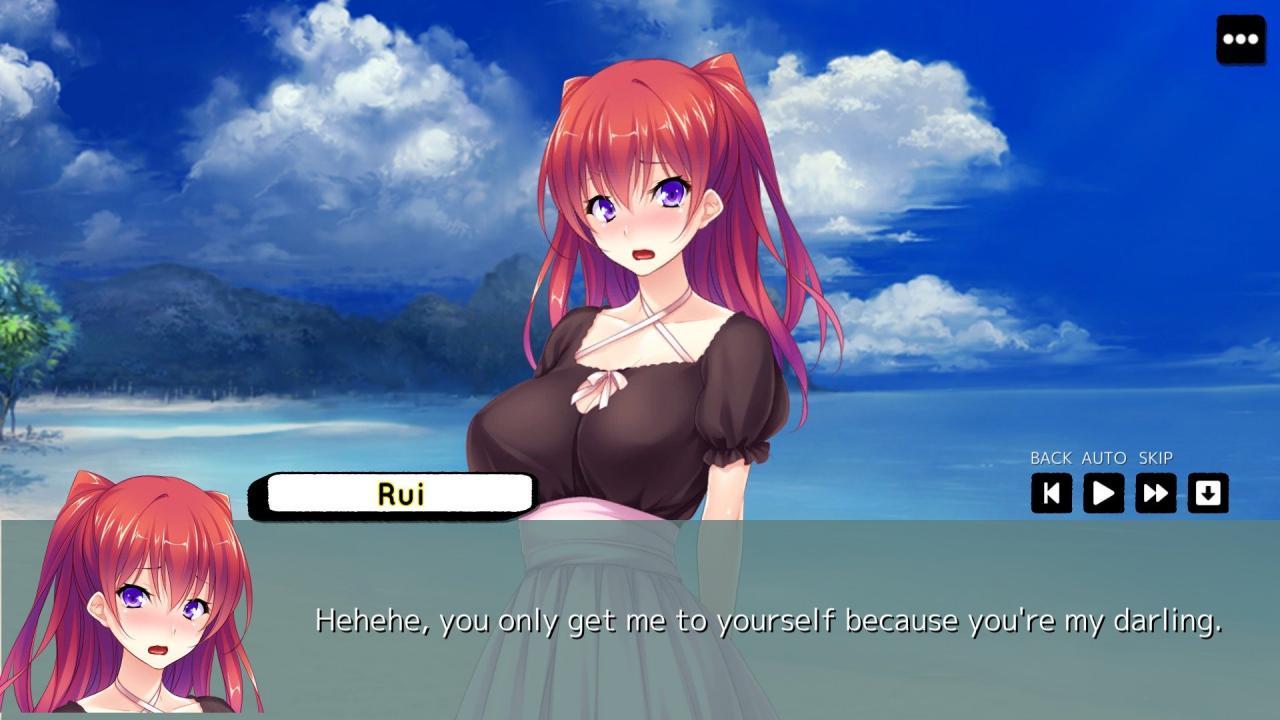The width and height of the screenshot is (1280, 720).
Task: Expand the quick menu from the corner button
Action: pyautogui.click(x=1239, y=39)
